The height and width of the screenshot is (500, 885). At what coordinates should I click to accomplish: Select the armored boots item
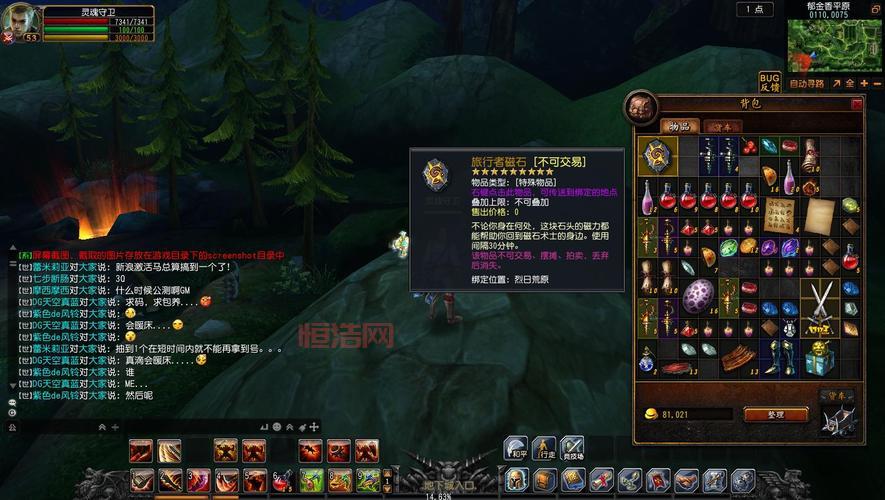click(x=781, y=353)
